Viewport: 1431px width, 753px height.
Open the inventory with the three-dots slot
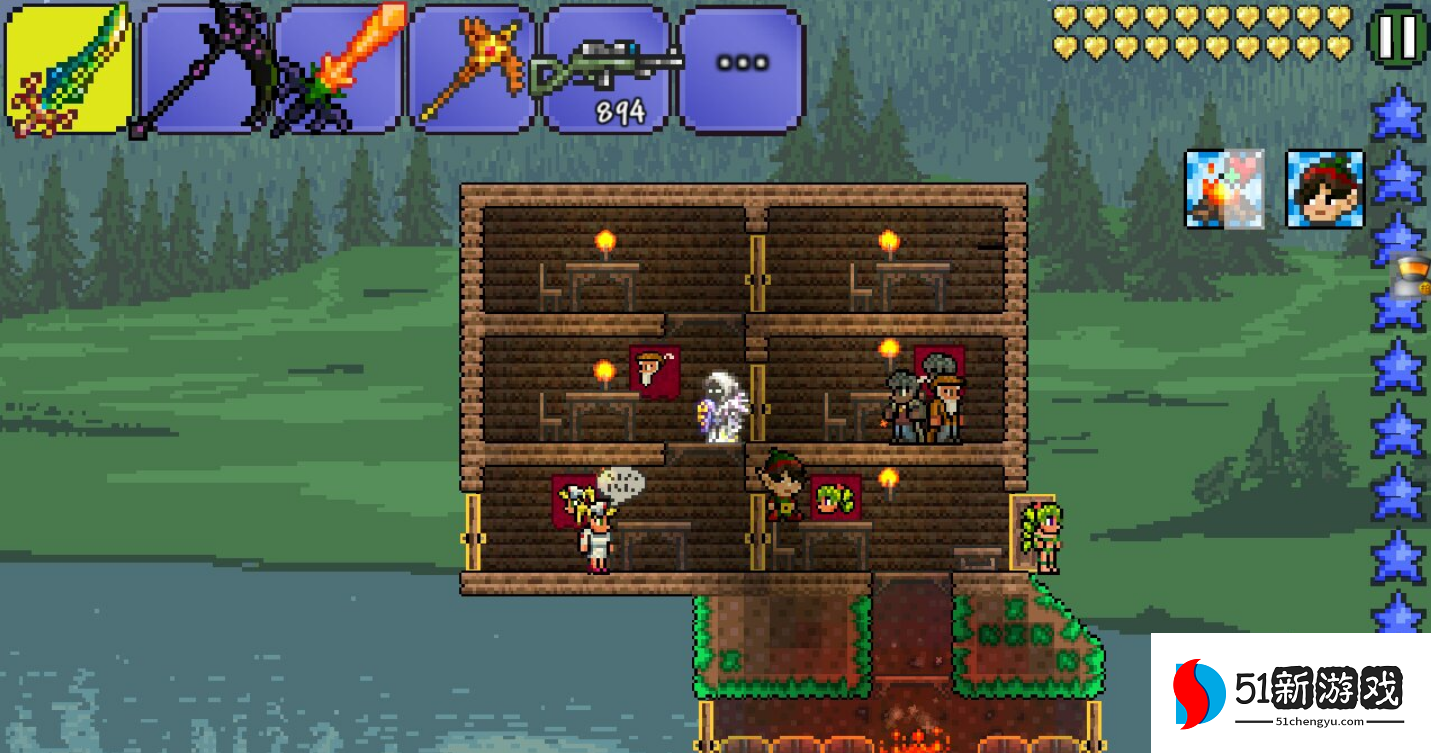tap(741, 68)
